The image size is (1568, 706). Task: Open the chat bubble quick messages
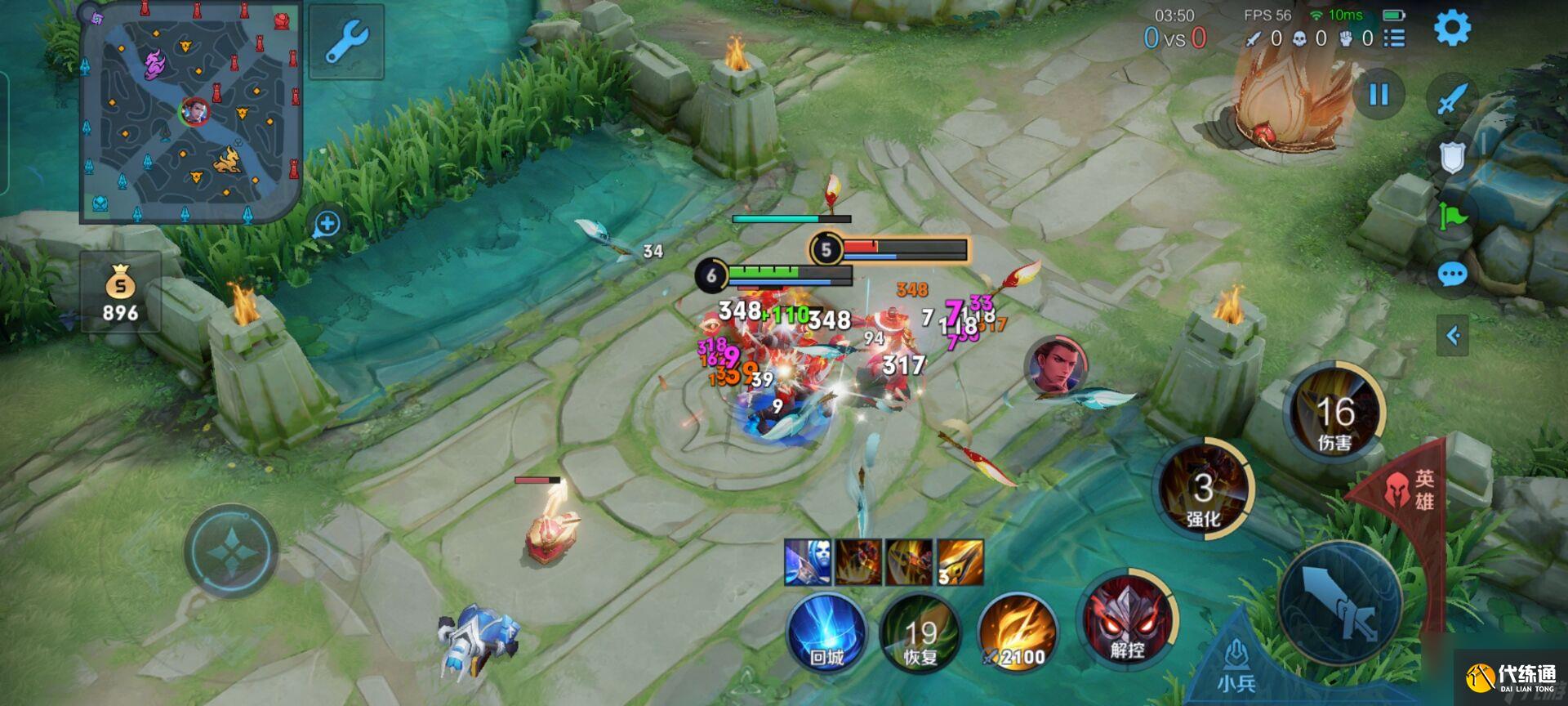pyautogui.click(x=1452, y=275)
